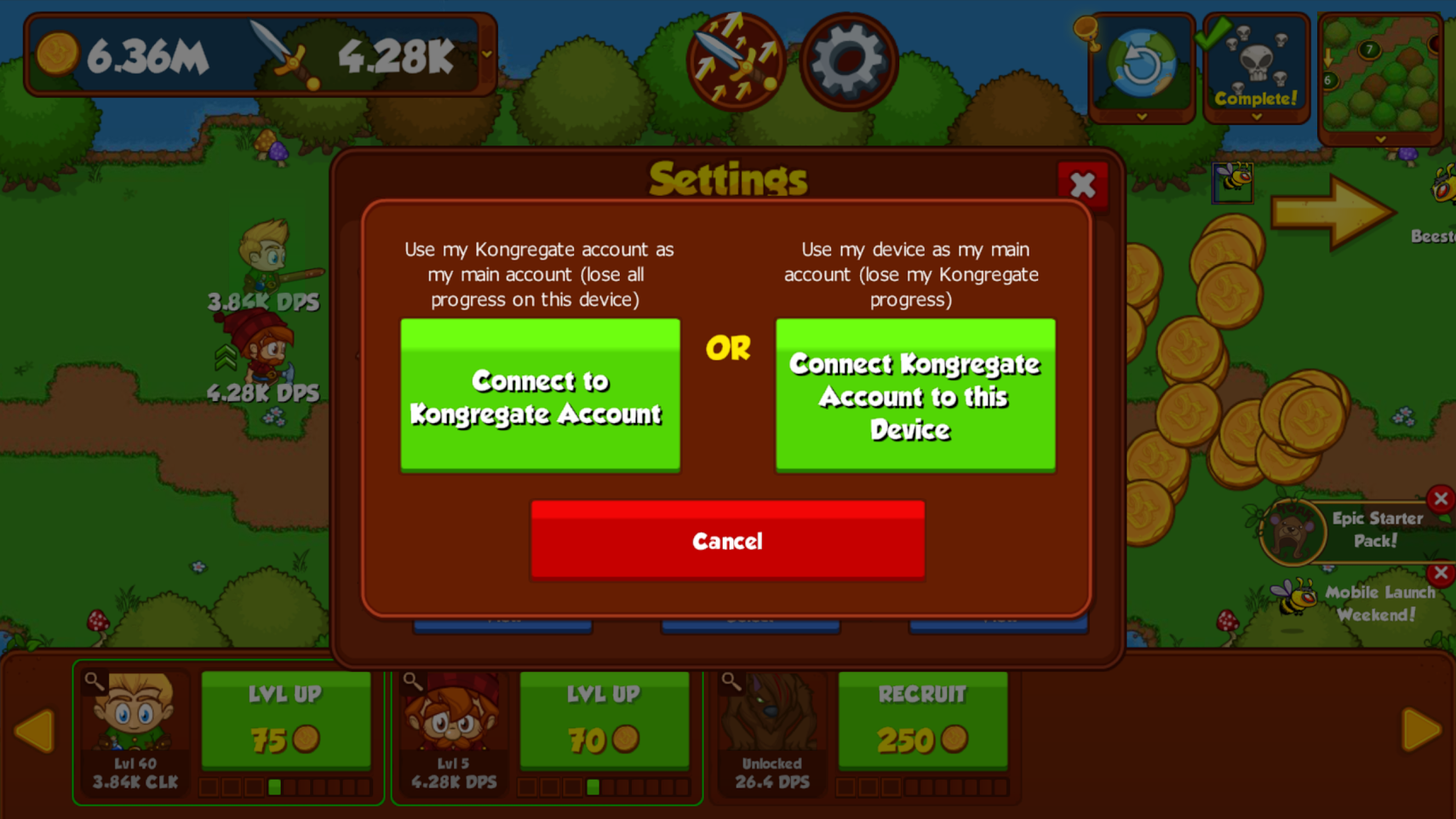Click the magnifying glass on the Lvl 40 hero
The height and width of the screenshot is (819, 1456).
(93, 679)
